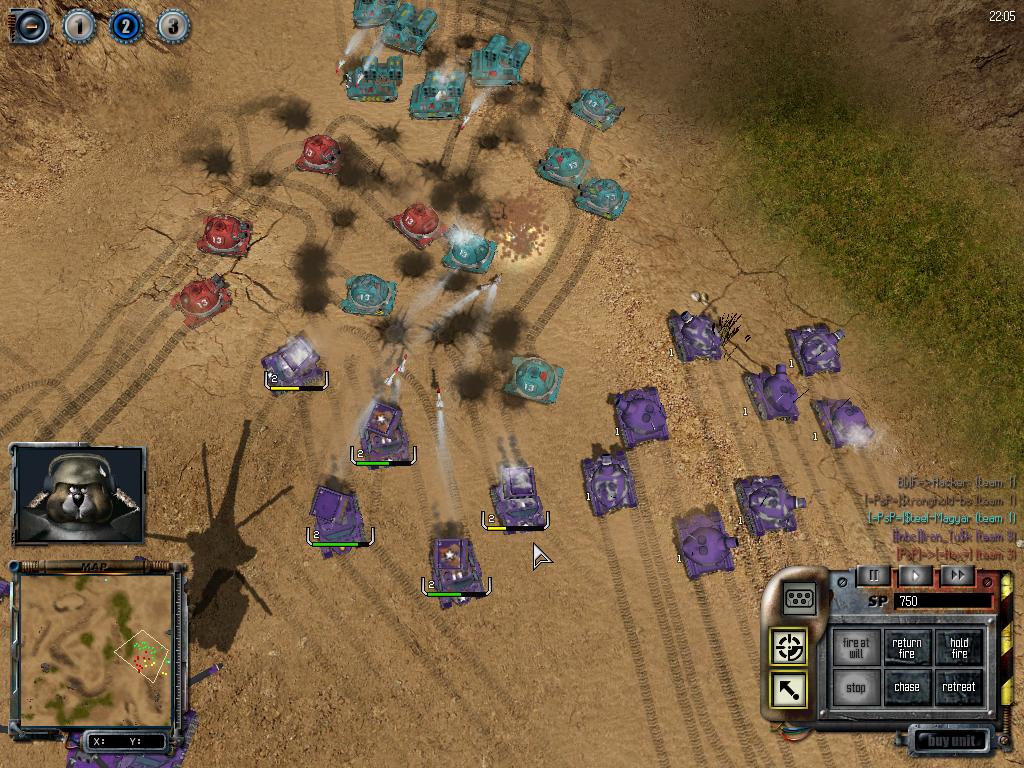Switch to control group 2

[126, 26]
